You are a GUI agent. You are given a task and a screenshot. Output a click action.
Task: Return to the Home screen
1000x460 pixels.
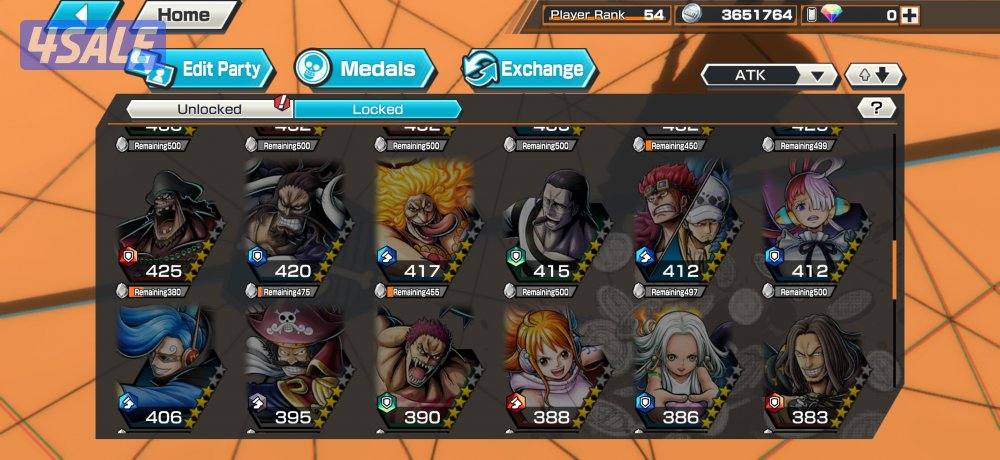[185, 15]
